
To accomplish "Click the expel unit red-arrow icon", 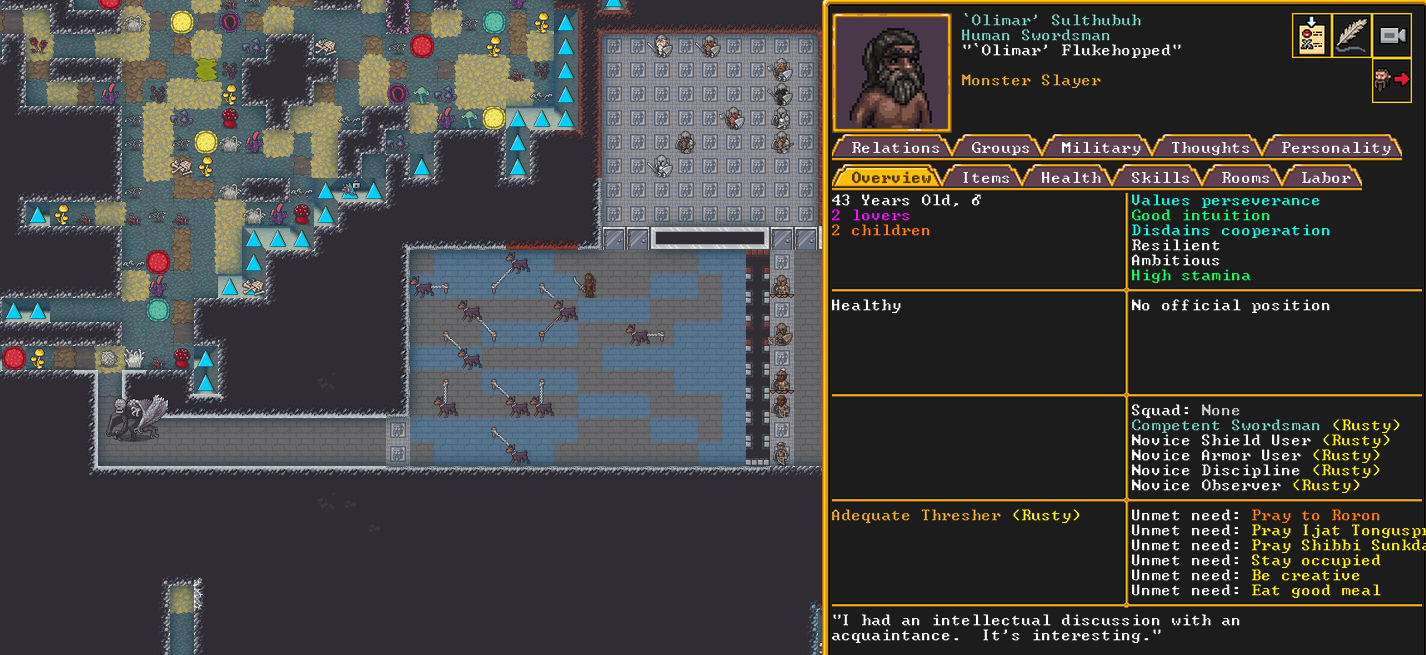I will point(1391,80).
